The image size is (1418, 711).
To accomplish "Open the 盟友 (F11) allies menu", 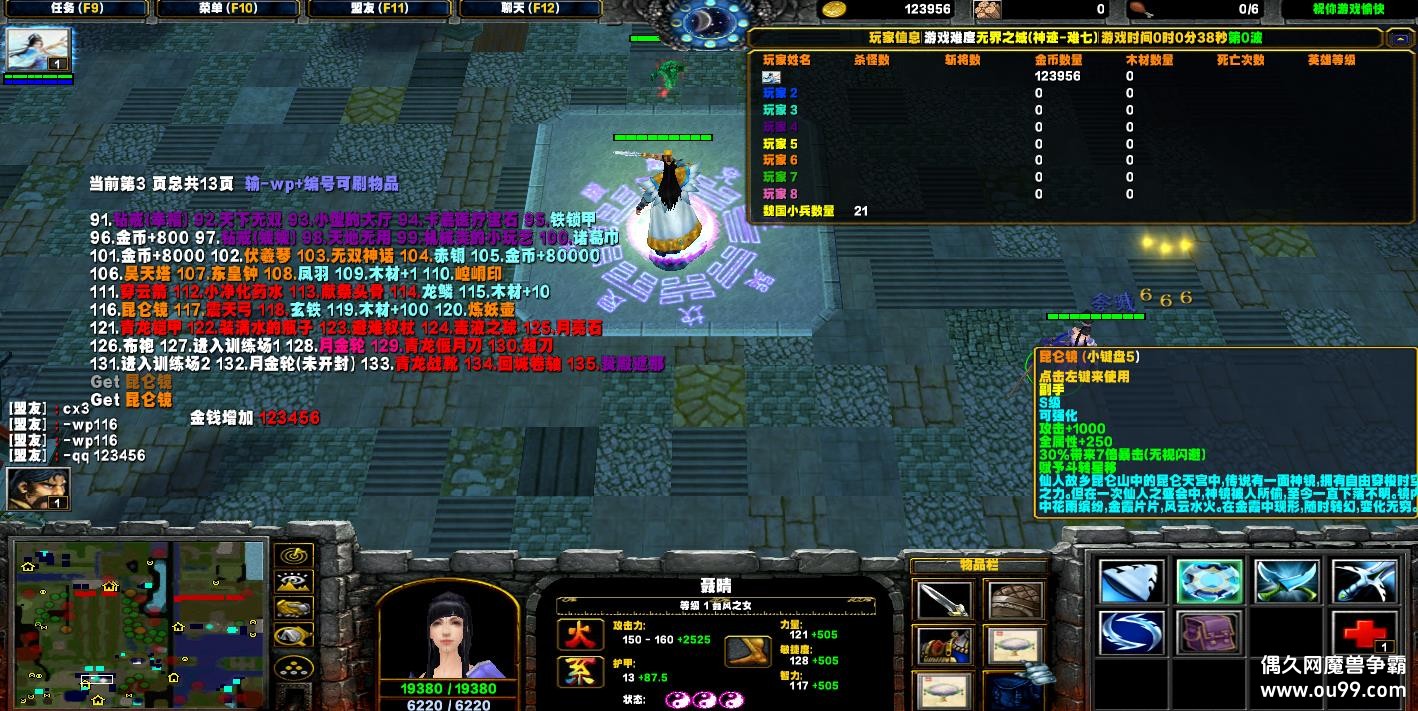I will [381, 9].
